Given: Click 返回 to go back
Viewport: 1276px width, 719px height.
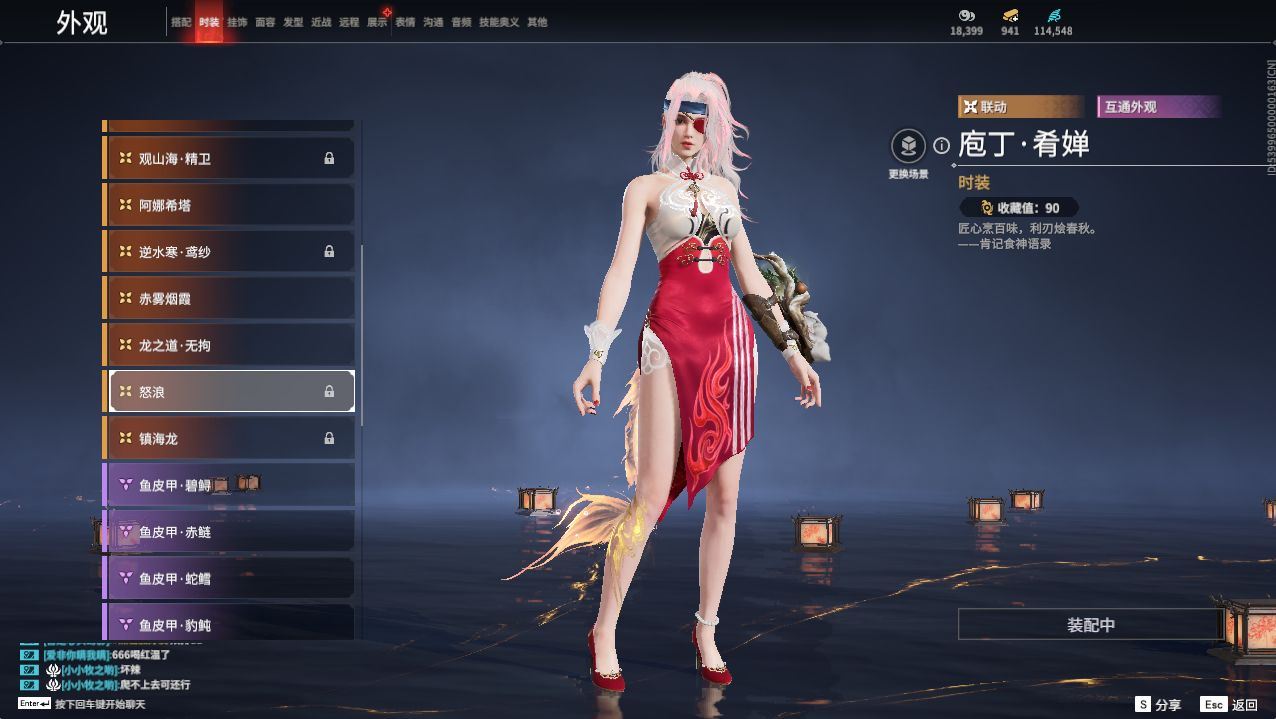Looking at the screenshot, I should coord(1230,705).
